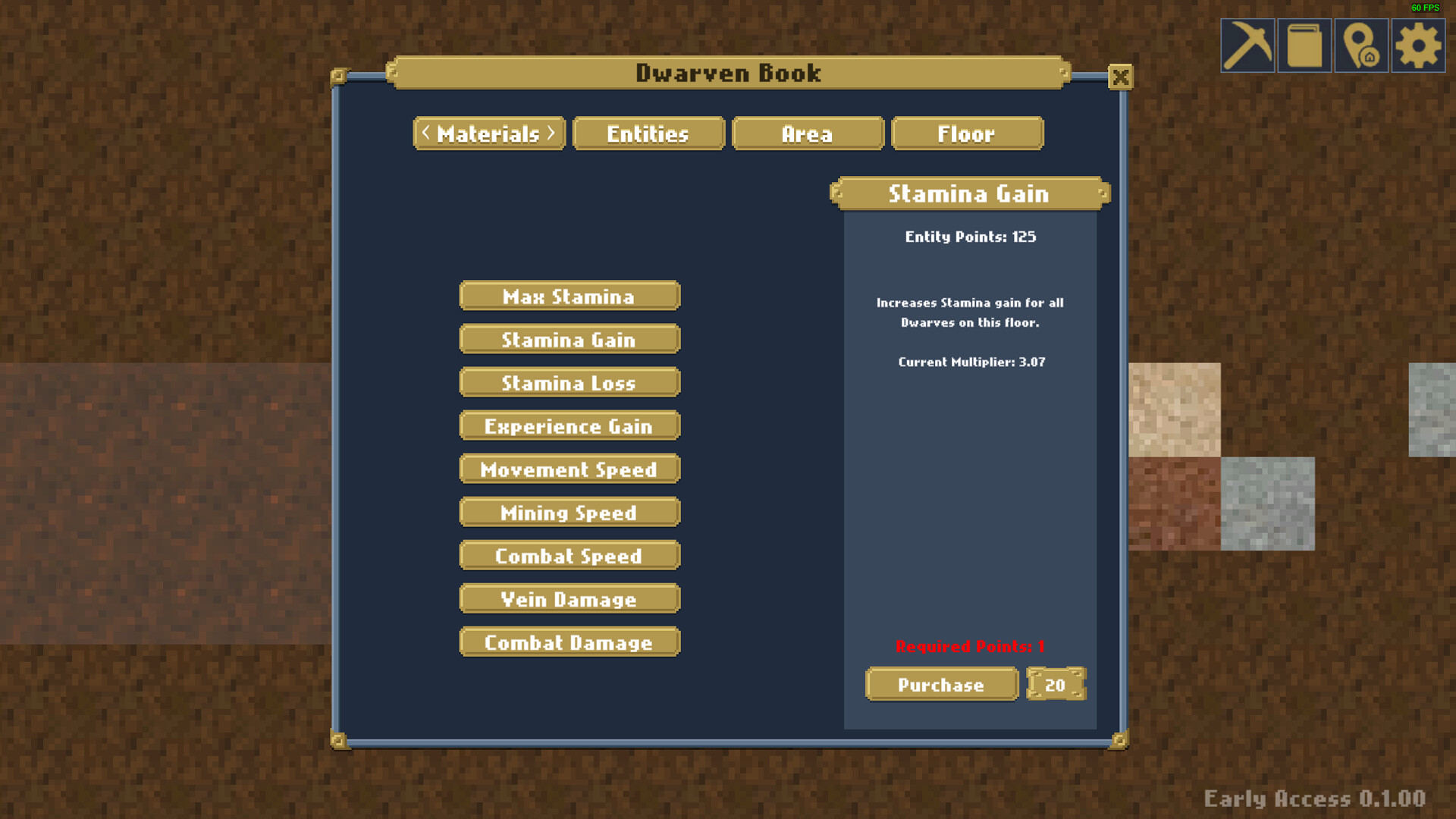Click the right arrow beside Materials
Image resolution: width=1456 pixels, height=819 pixels.
tap(552, 133)
